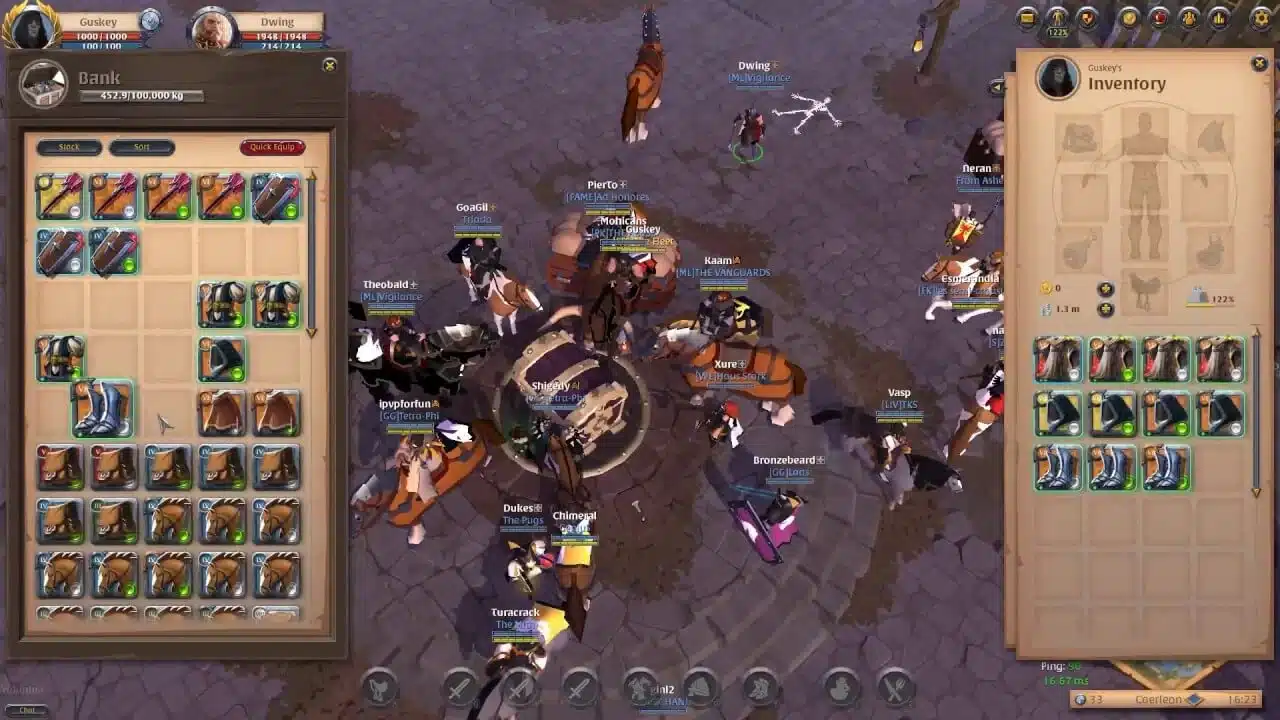Click the down arrow on the Inventory scrollbar
The width and height of the screenshot is (1280, 720).
(x=1254, y=493)
